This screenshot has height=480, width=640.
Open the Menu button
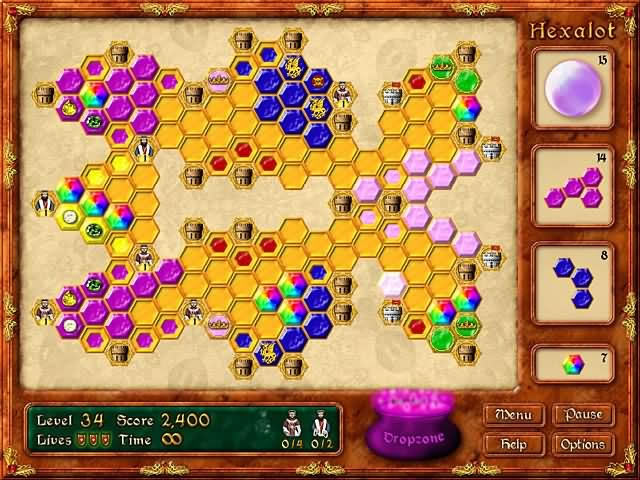point(515,414)
